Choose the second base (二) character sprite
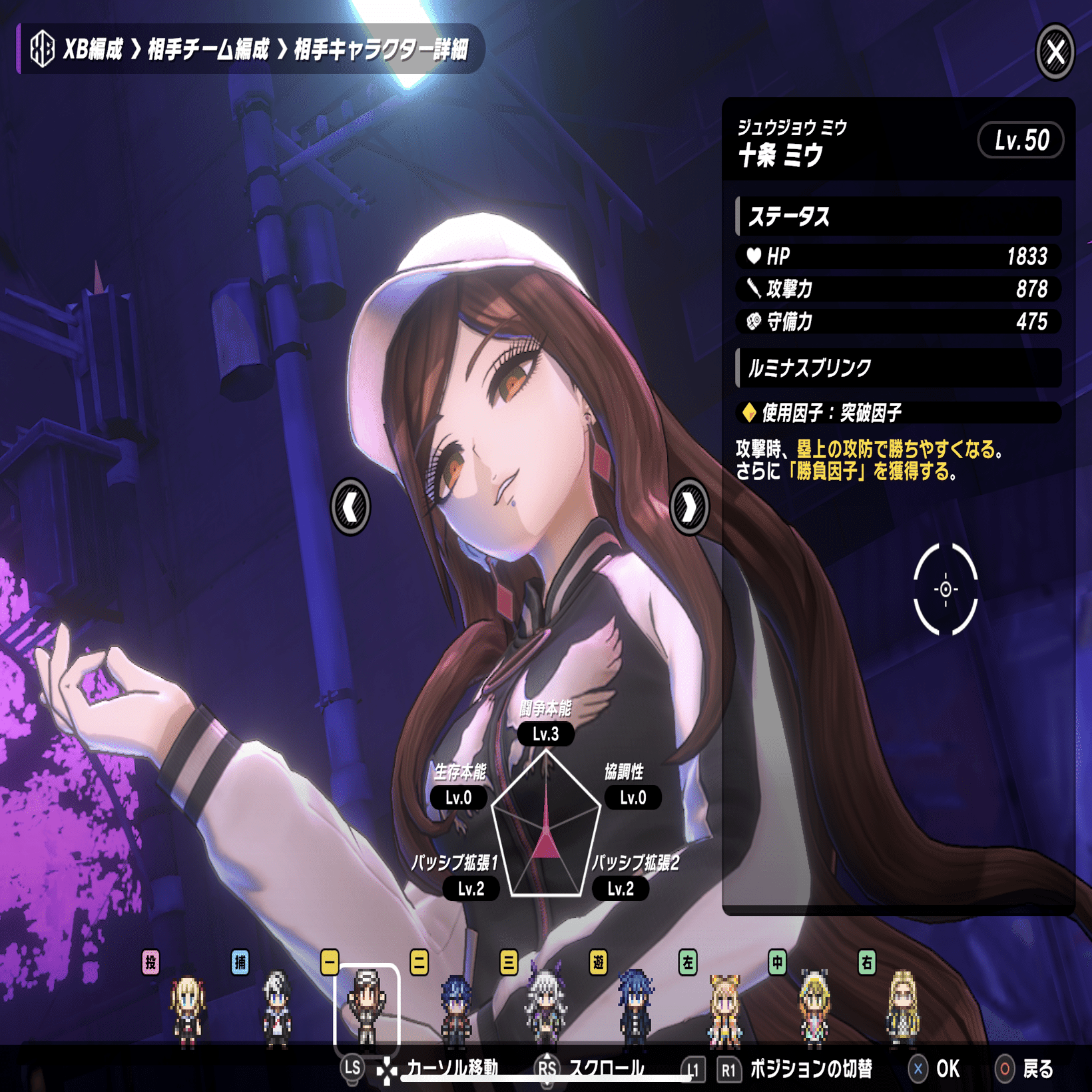 (456, 1009)
